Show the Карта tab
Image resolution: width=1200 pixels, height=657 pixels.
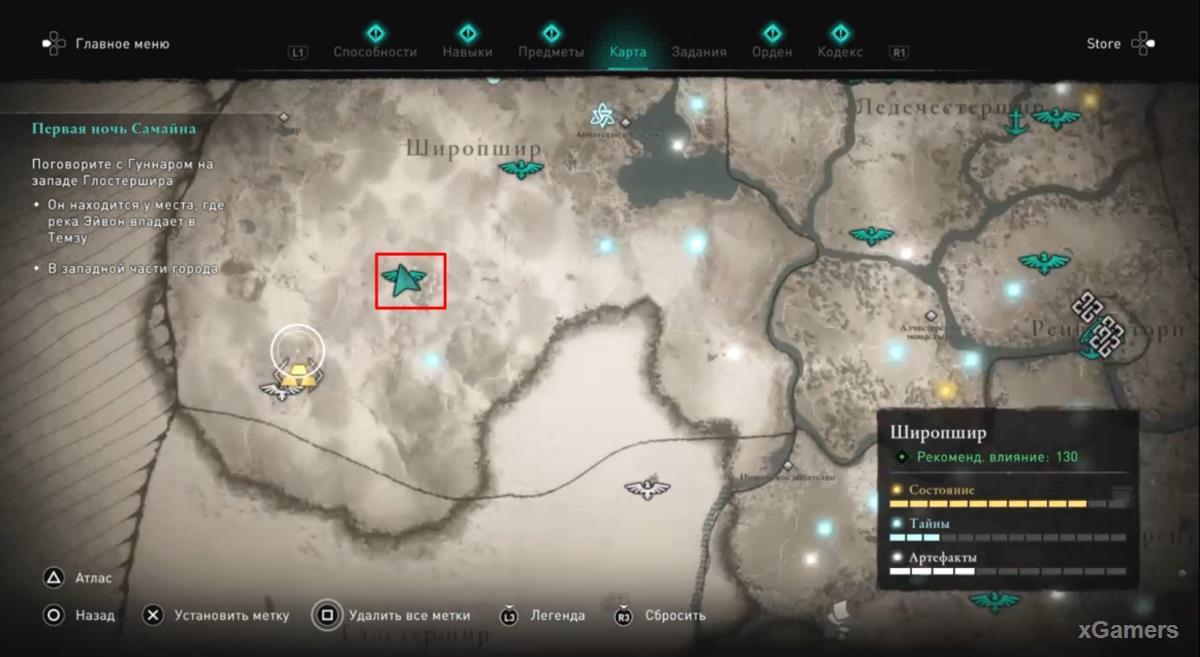(628, 52)
